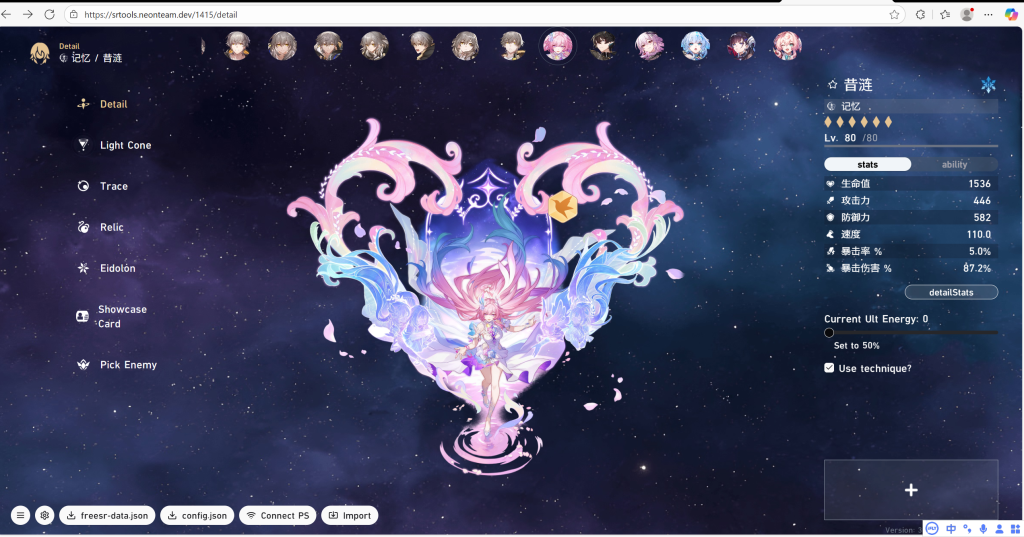This screenshot has height=537, width=1024.
Task: Show the Eidolon section
Action: 117,268
